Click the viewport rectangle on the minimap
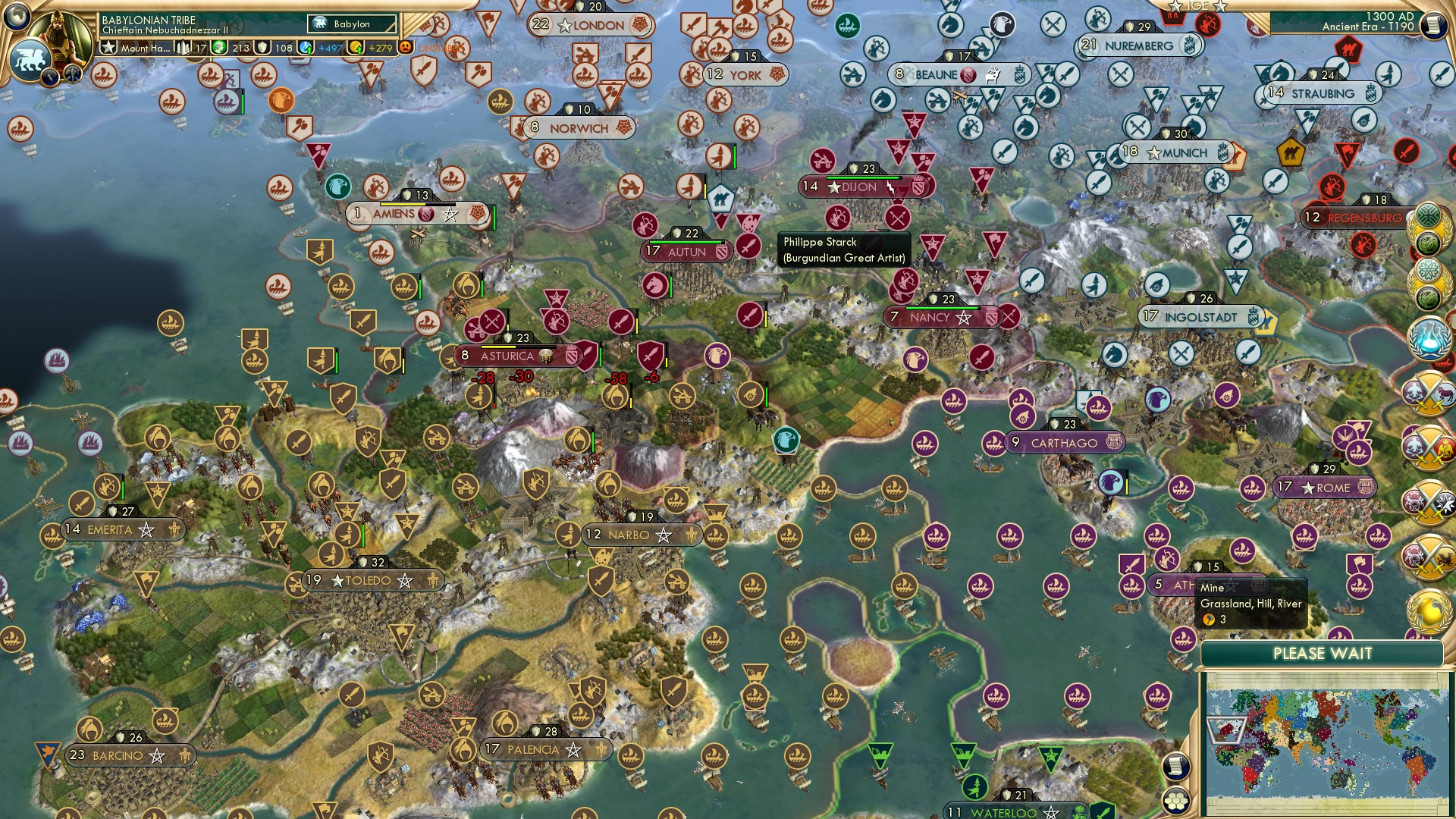The image size is (1456, 819). [x=1227, y=730]
